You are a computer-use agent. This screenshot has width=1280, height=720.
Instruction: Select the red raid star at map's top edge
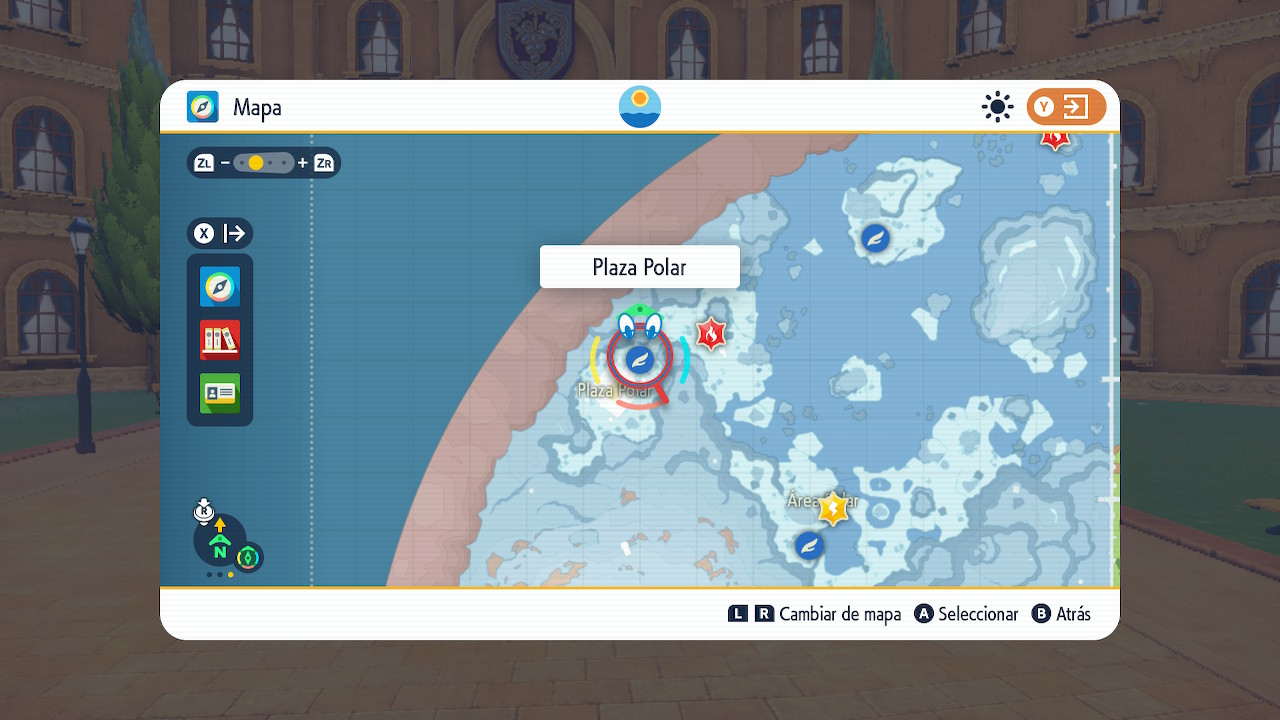(1054, 139)
